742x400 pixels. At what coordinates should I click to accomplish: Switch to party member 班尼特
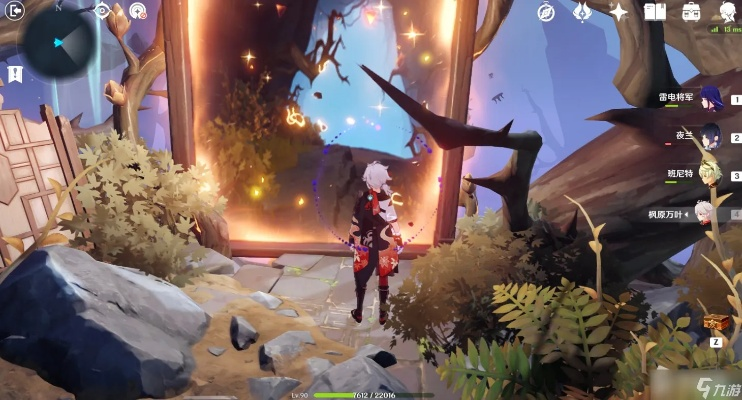[x=710, y=172]
